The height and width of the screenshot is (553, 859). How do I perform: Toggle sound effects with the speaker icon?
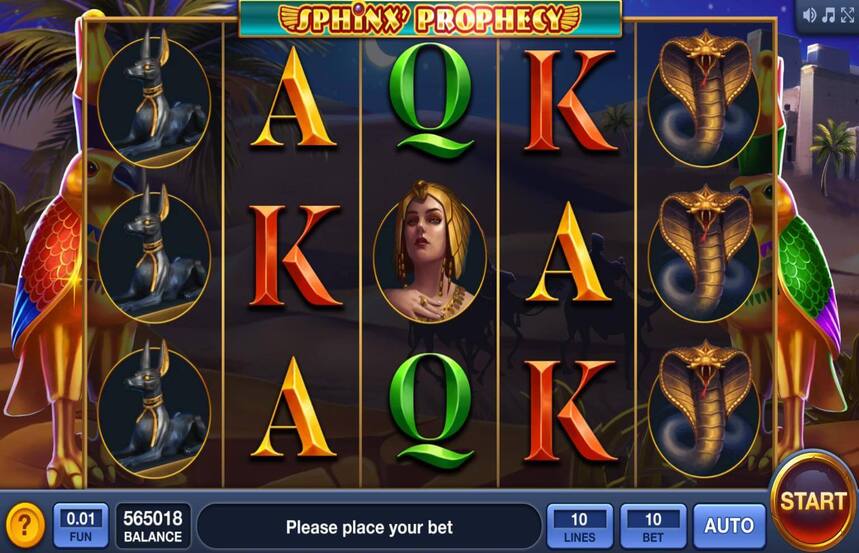pos(810,15)
